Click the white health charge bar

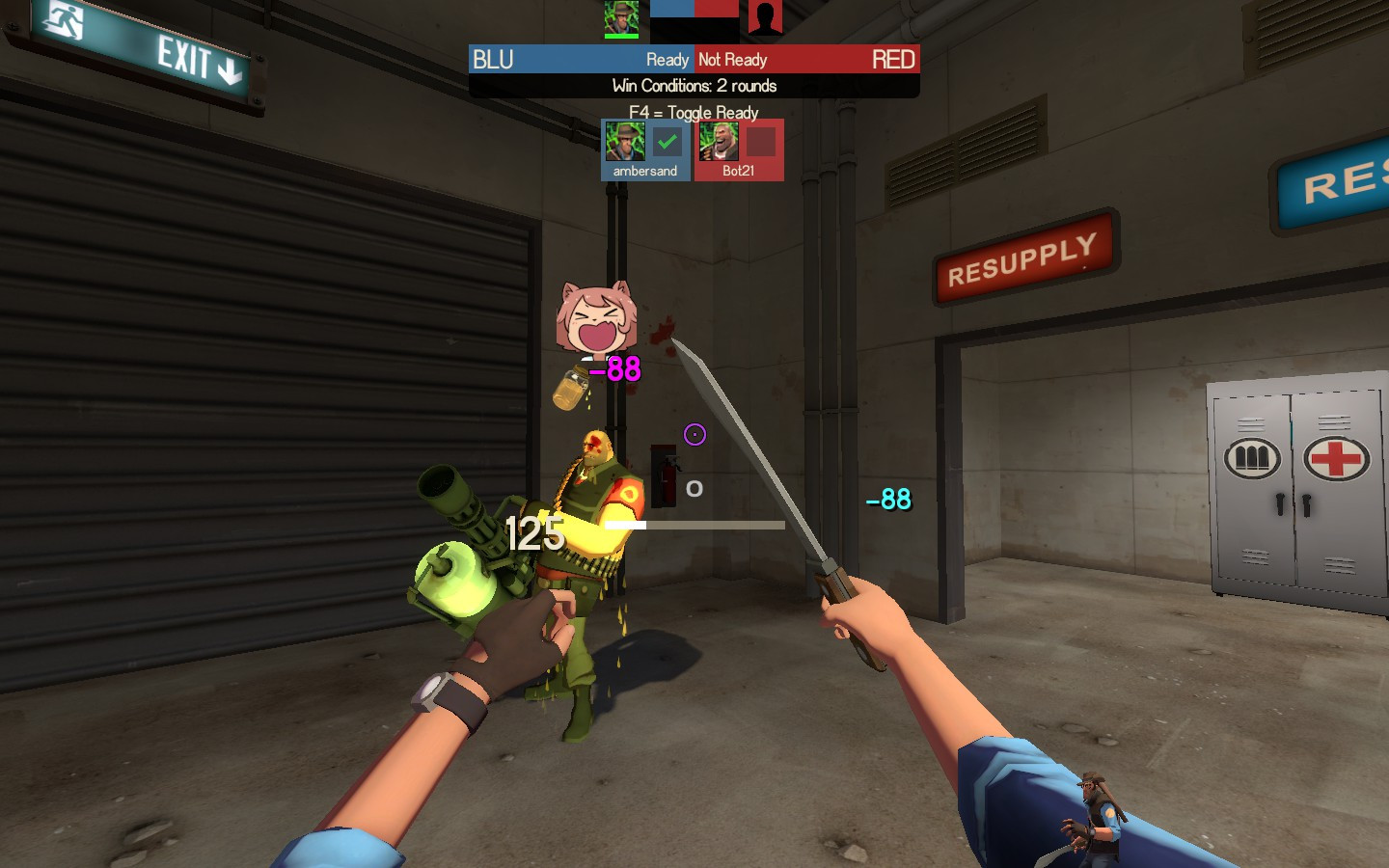pos(628,525)
